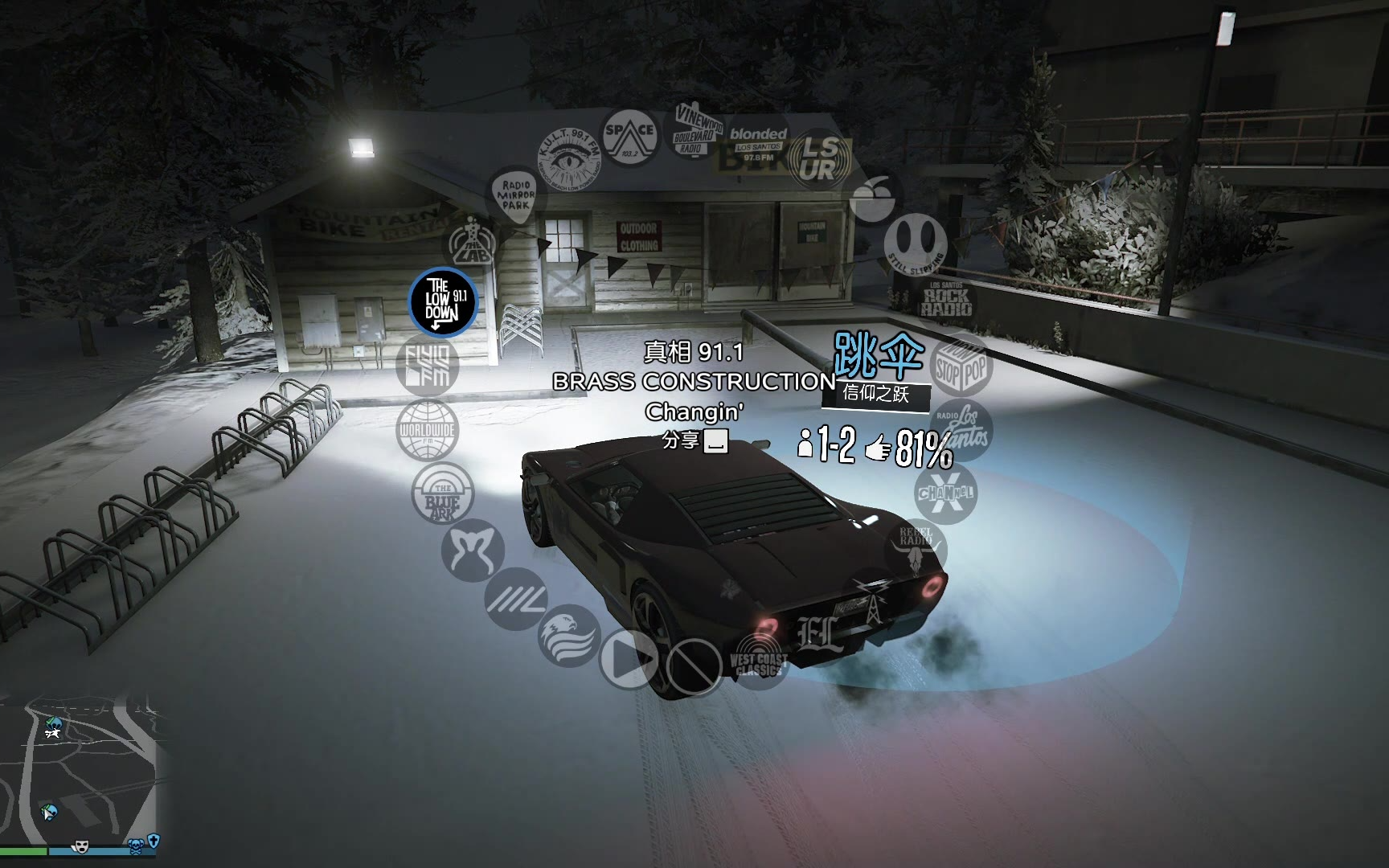Tune to The Lab radio station
1389x868 pixels.
[473, 243]
